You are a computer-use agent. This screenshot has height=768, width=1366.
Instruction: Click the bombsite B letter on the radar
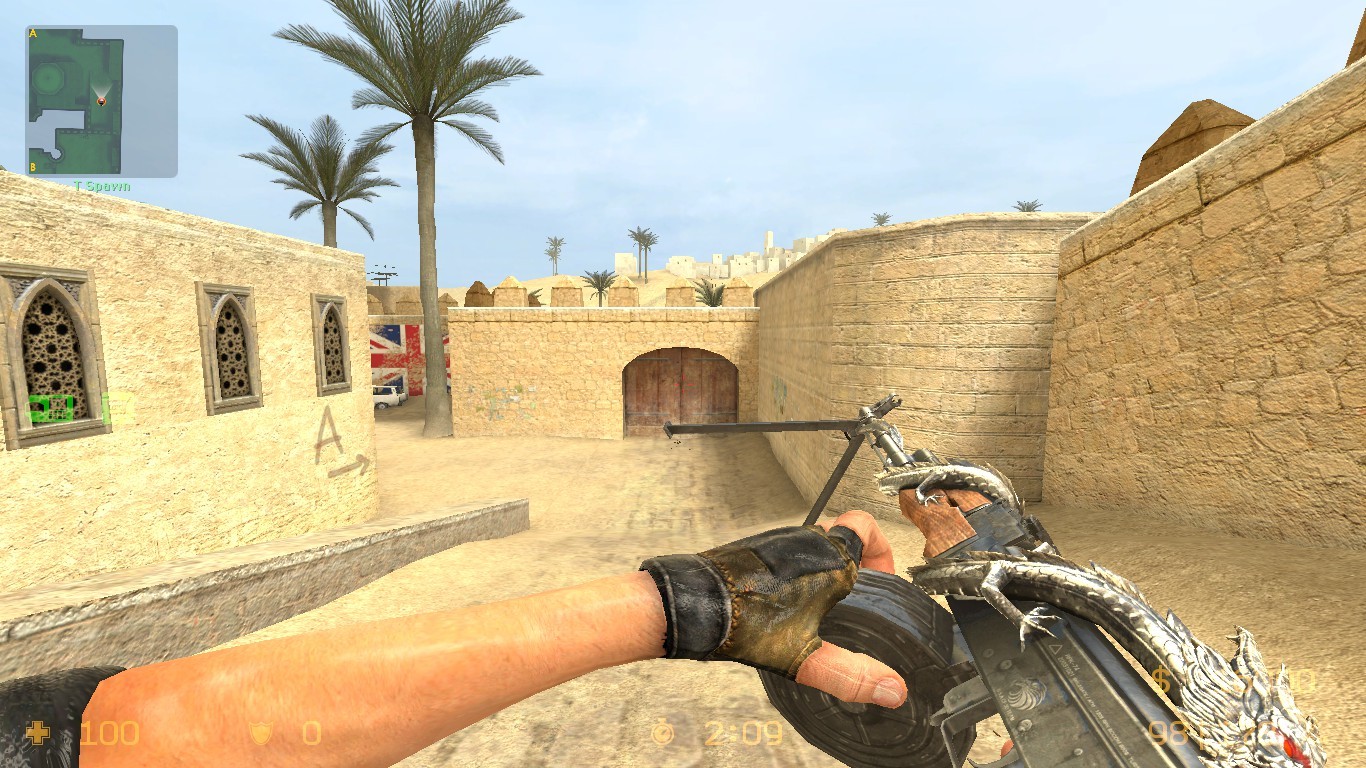[32, 168]
